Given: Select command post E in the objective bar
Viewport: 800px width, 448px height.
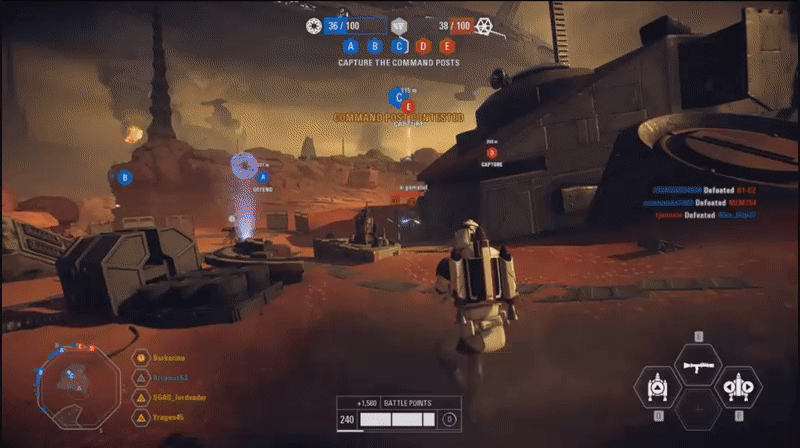Looking at the screenshot, I should tap(447, 46).
